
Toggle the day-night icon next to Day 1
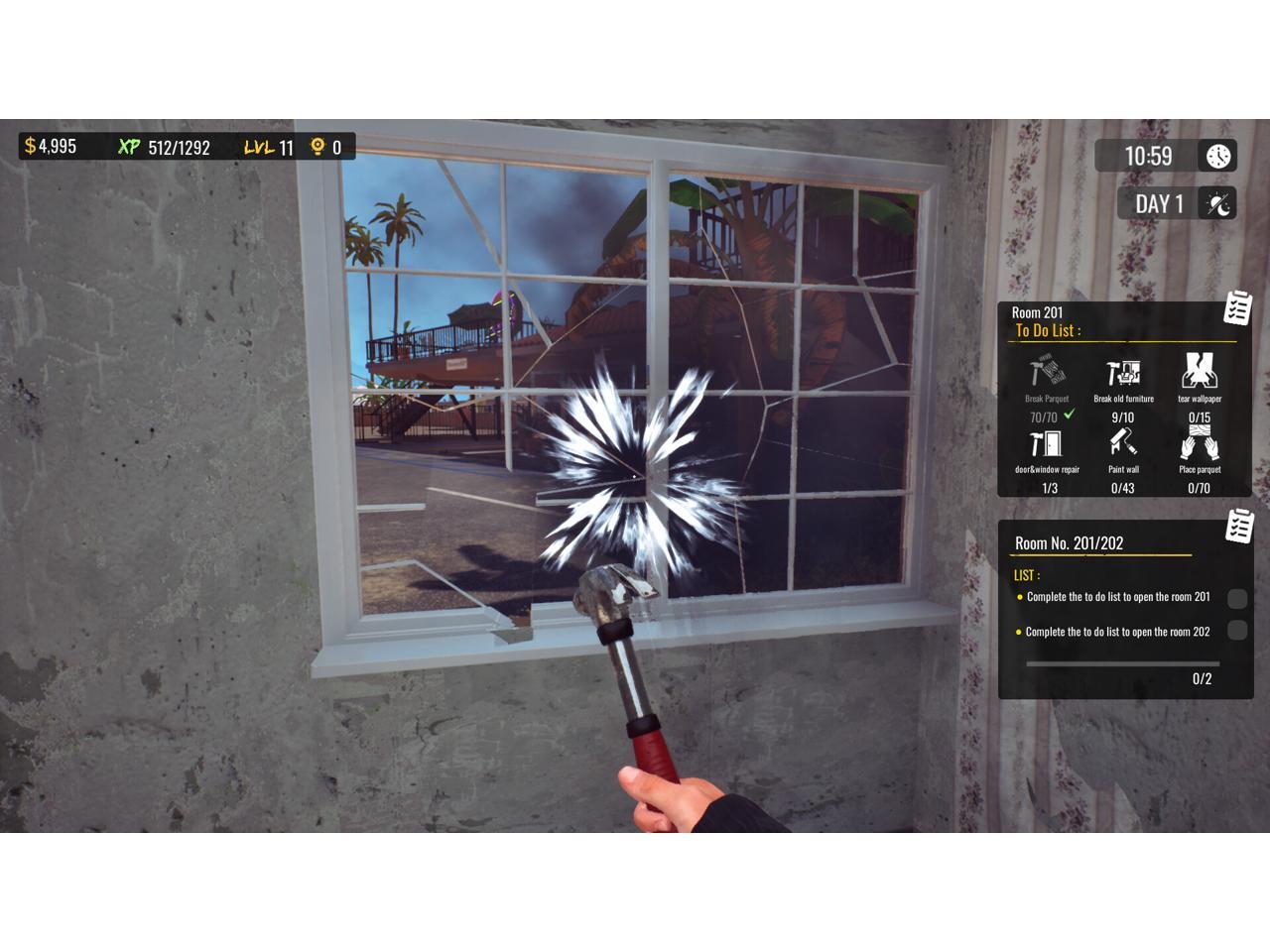click(x=1218, y=204)
